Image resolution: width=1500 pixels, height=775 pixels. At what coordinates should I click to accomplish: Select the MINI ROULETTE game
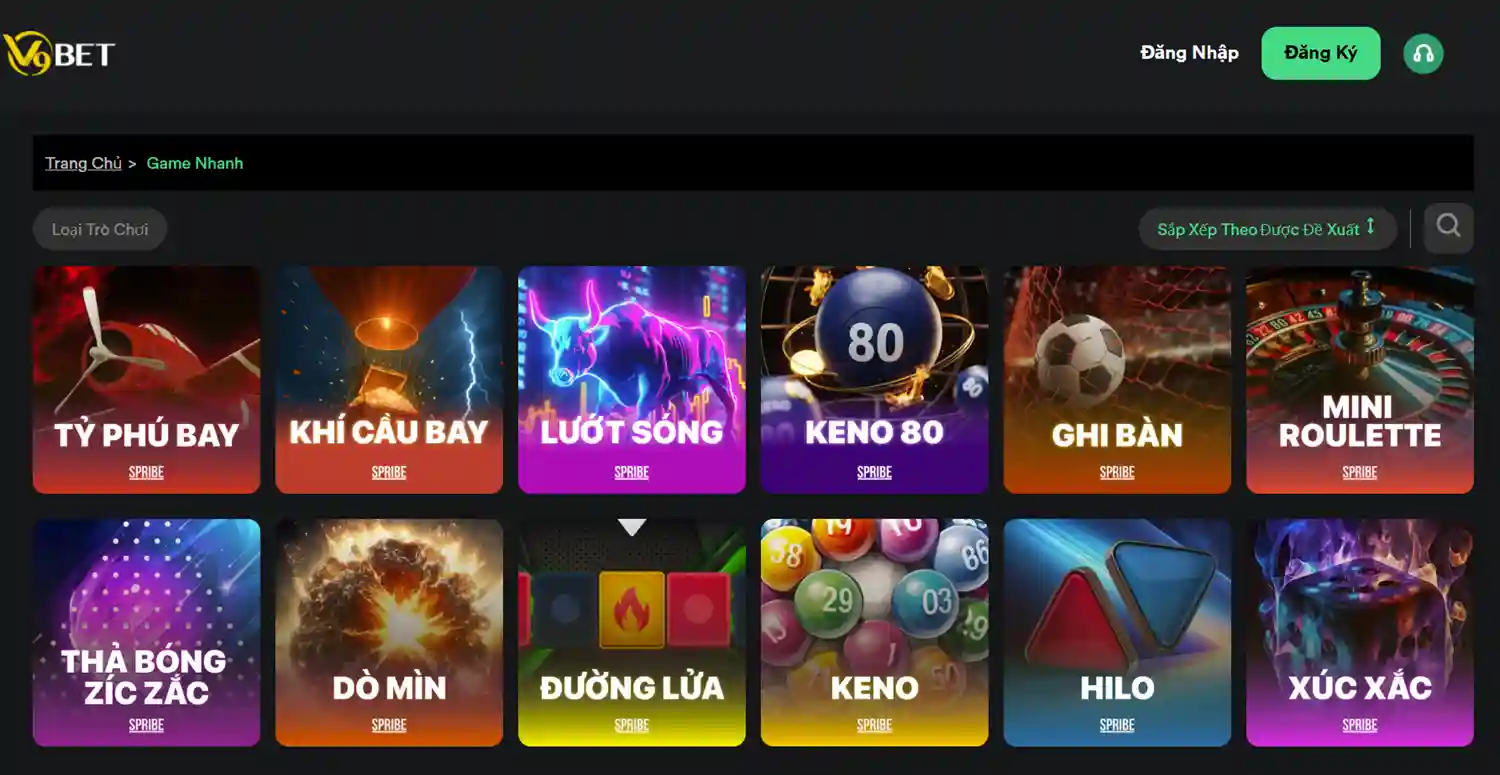coord(1359,380)
